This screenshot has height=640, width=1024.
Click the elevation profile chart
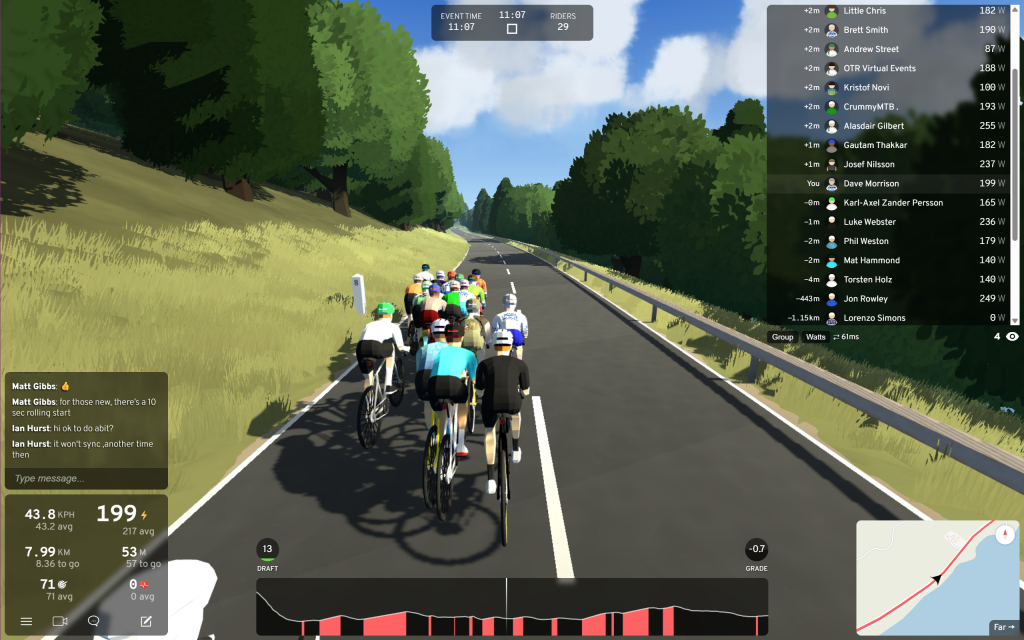point(512,607)
